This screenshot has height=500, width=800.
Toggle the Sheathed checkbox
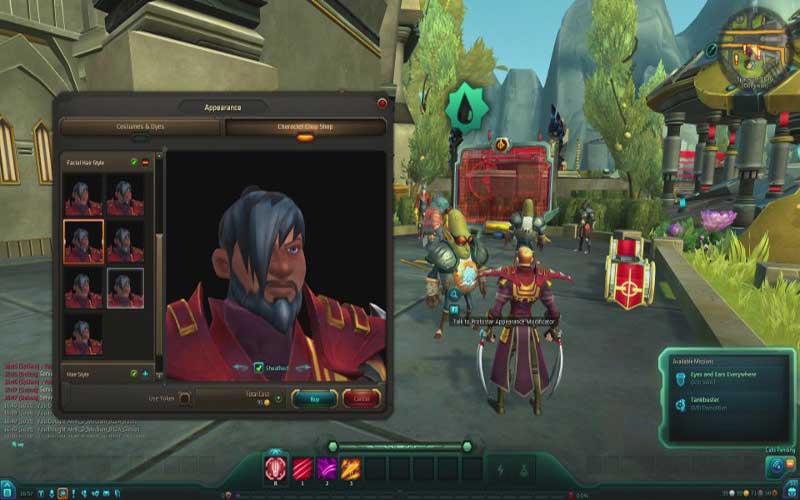tap(259, 368)
